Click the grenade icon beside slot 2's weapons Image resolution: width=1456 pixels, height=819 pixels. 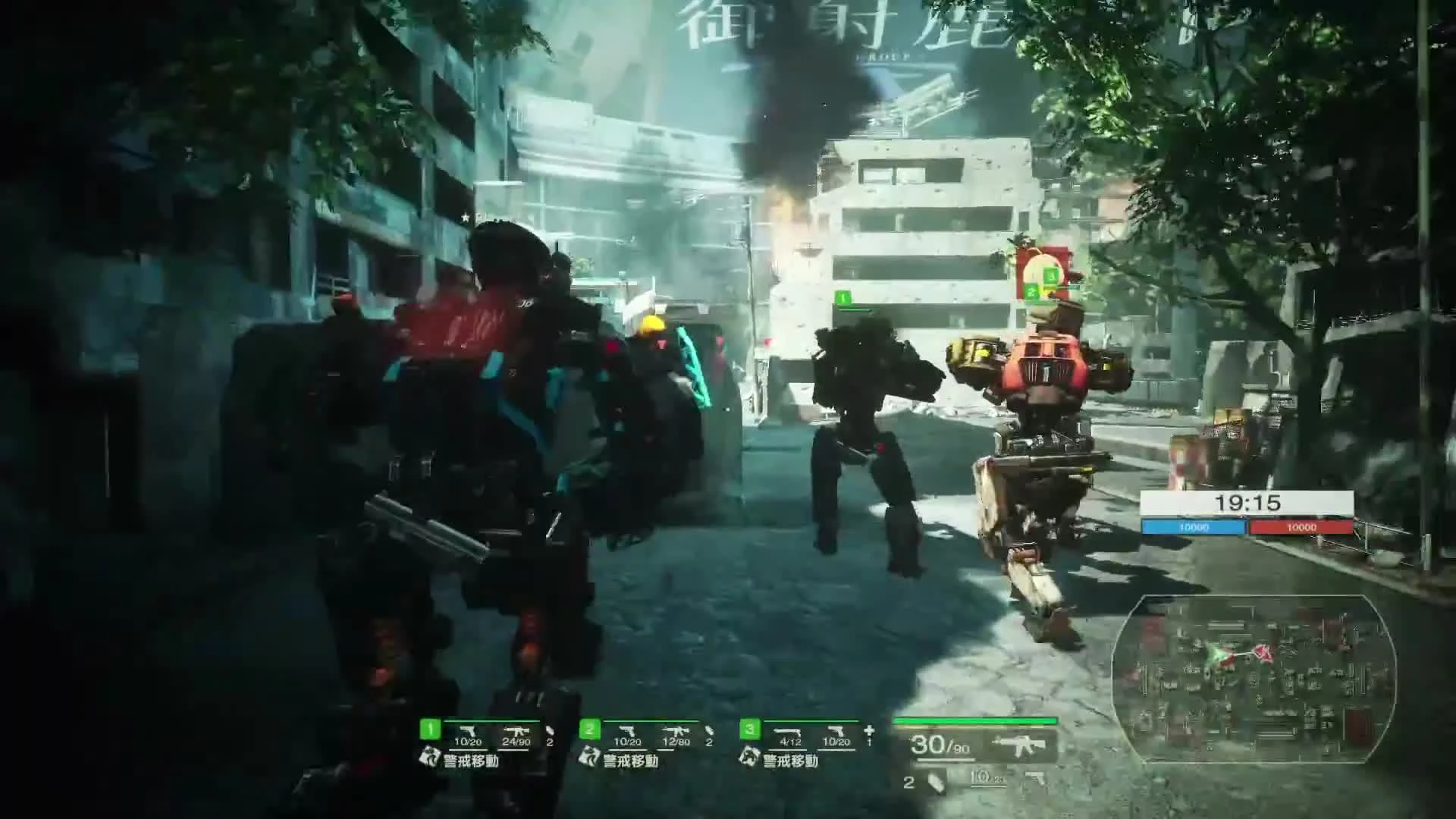pos(710,731)
